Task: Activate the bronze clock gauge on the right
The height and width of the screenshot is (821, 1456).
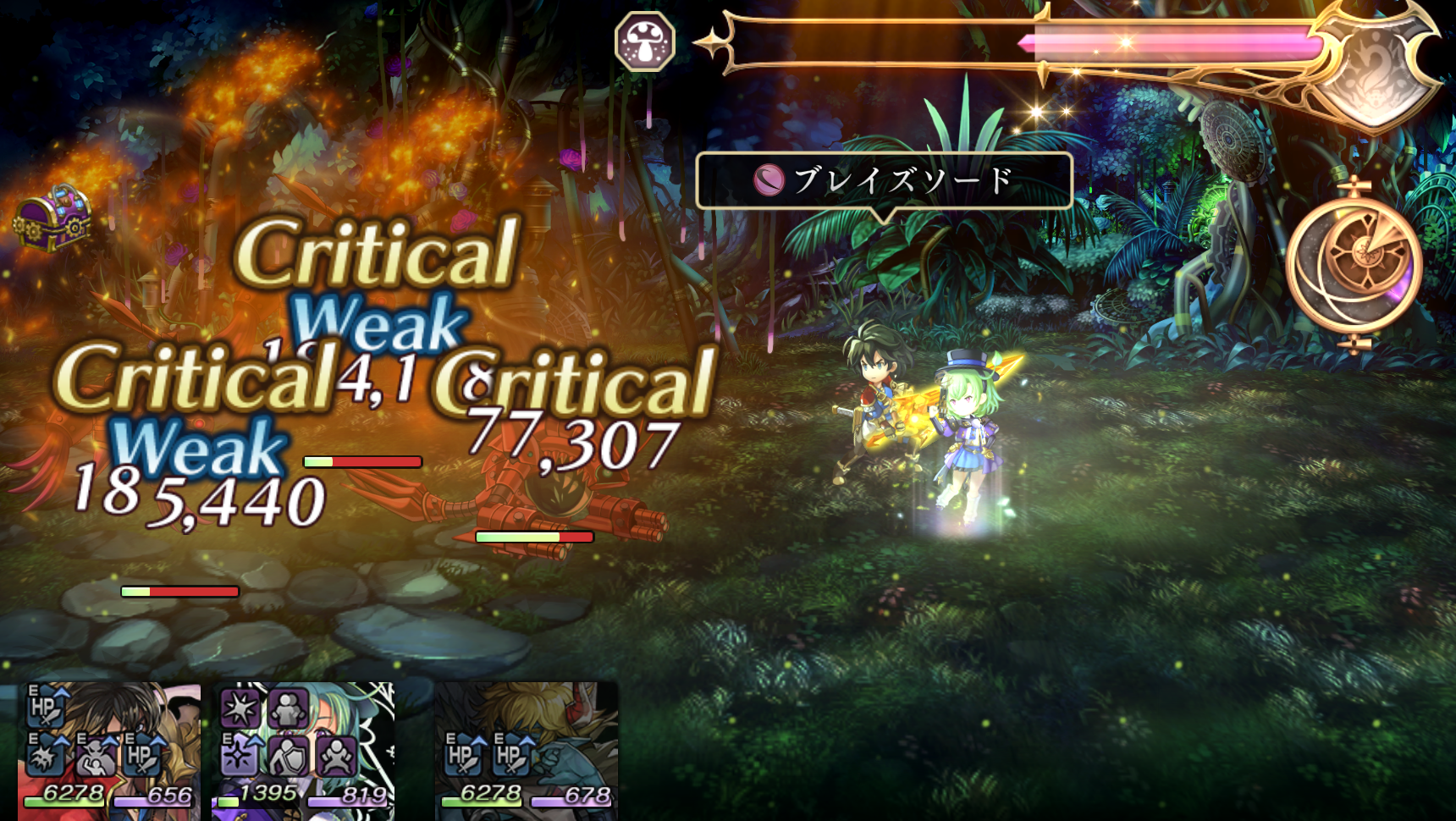Action: coord(1359,262)
